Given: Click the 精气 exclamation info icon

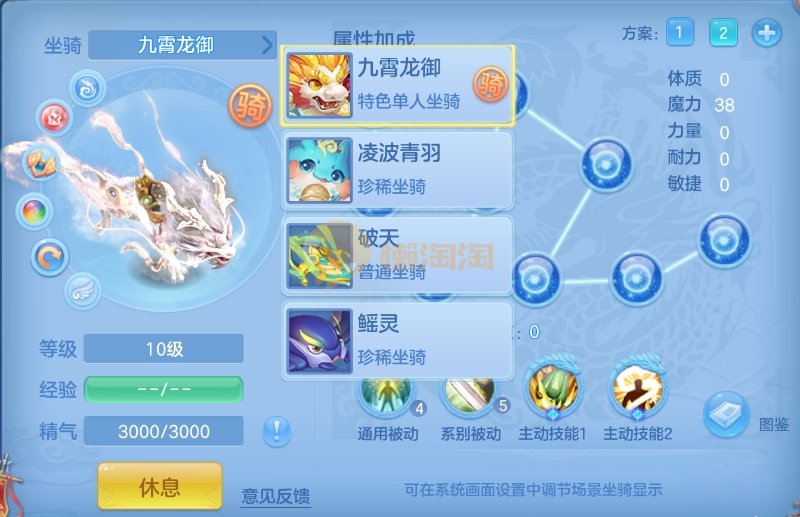Looking at the screenshot, I should (x=277, y=431).
